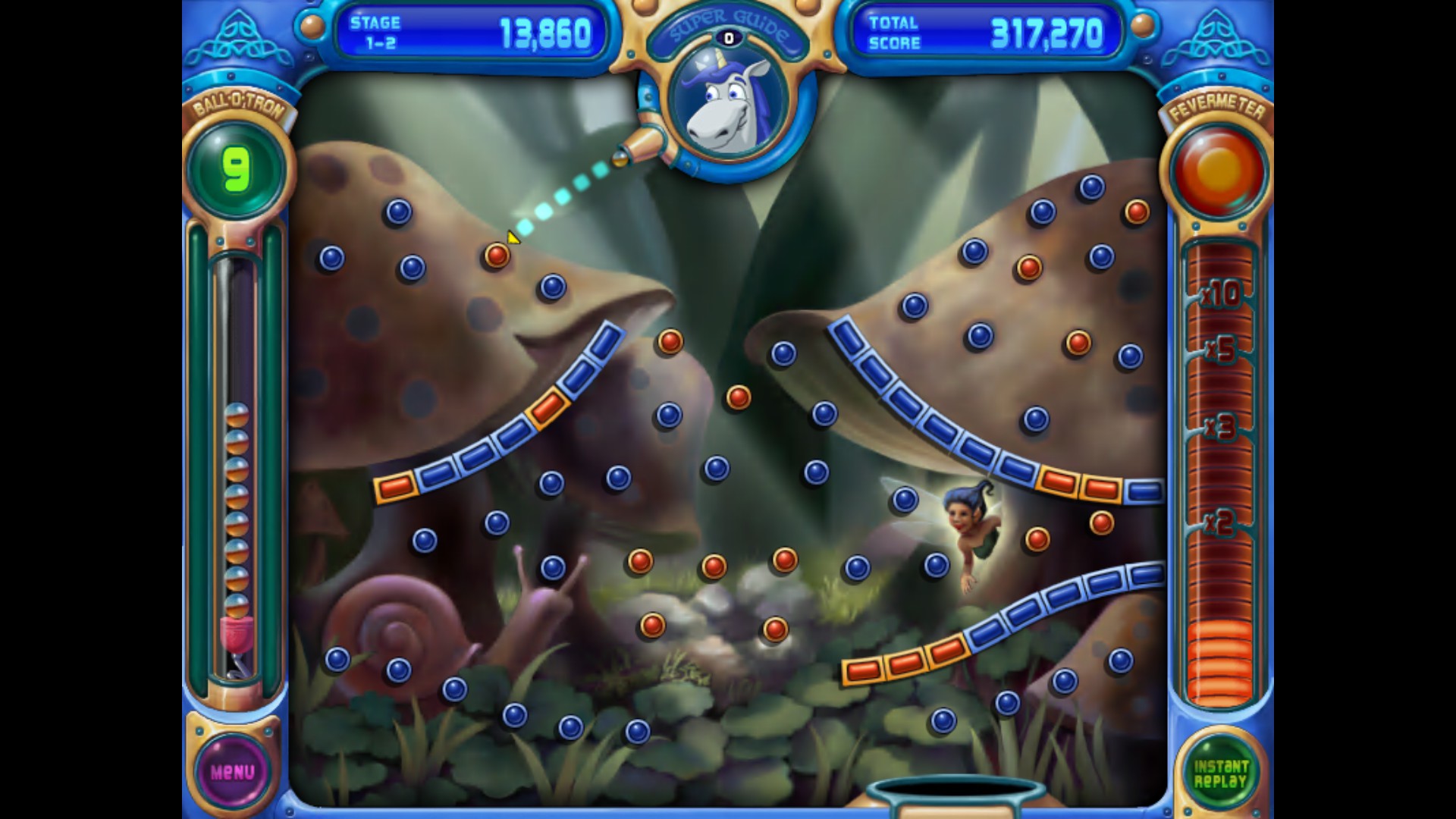
Task: Click the green Instant Replay button
Action: tap(1220, 773)
